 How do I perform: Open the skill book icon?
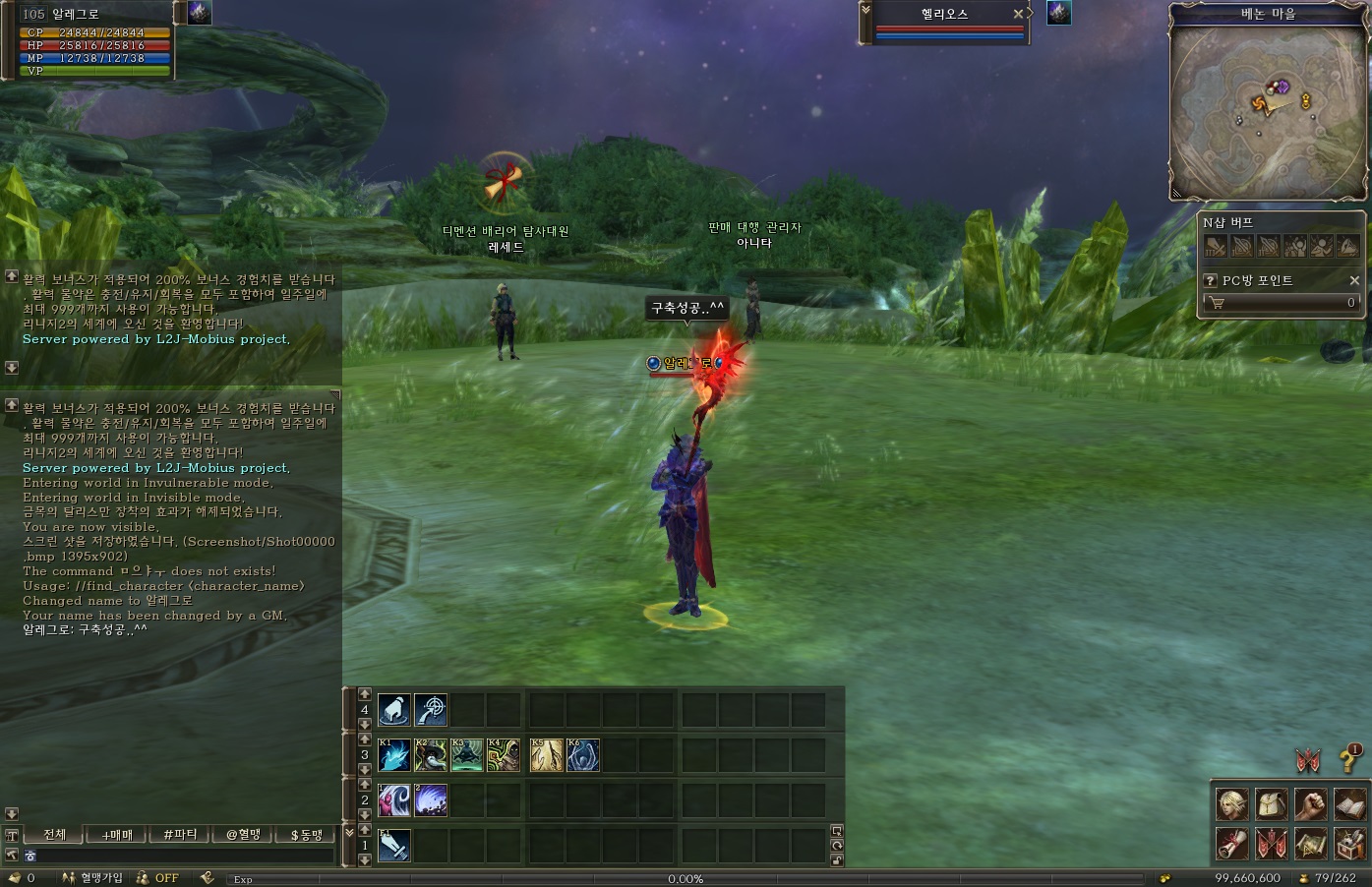pos(1349,803)
